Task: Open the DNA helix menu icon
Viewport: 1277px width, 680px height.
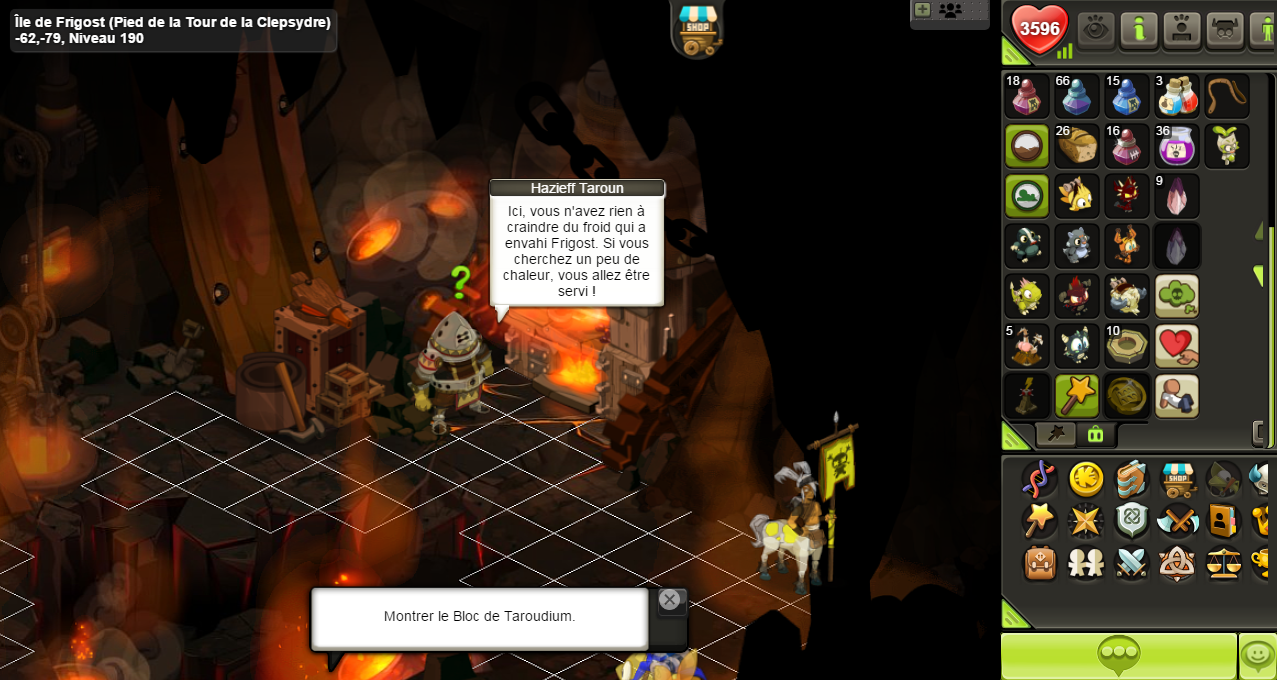Action: [1040, 480]
